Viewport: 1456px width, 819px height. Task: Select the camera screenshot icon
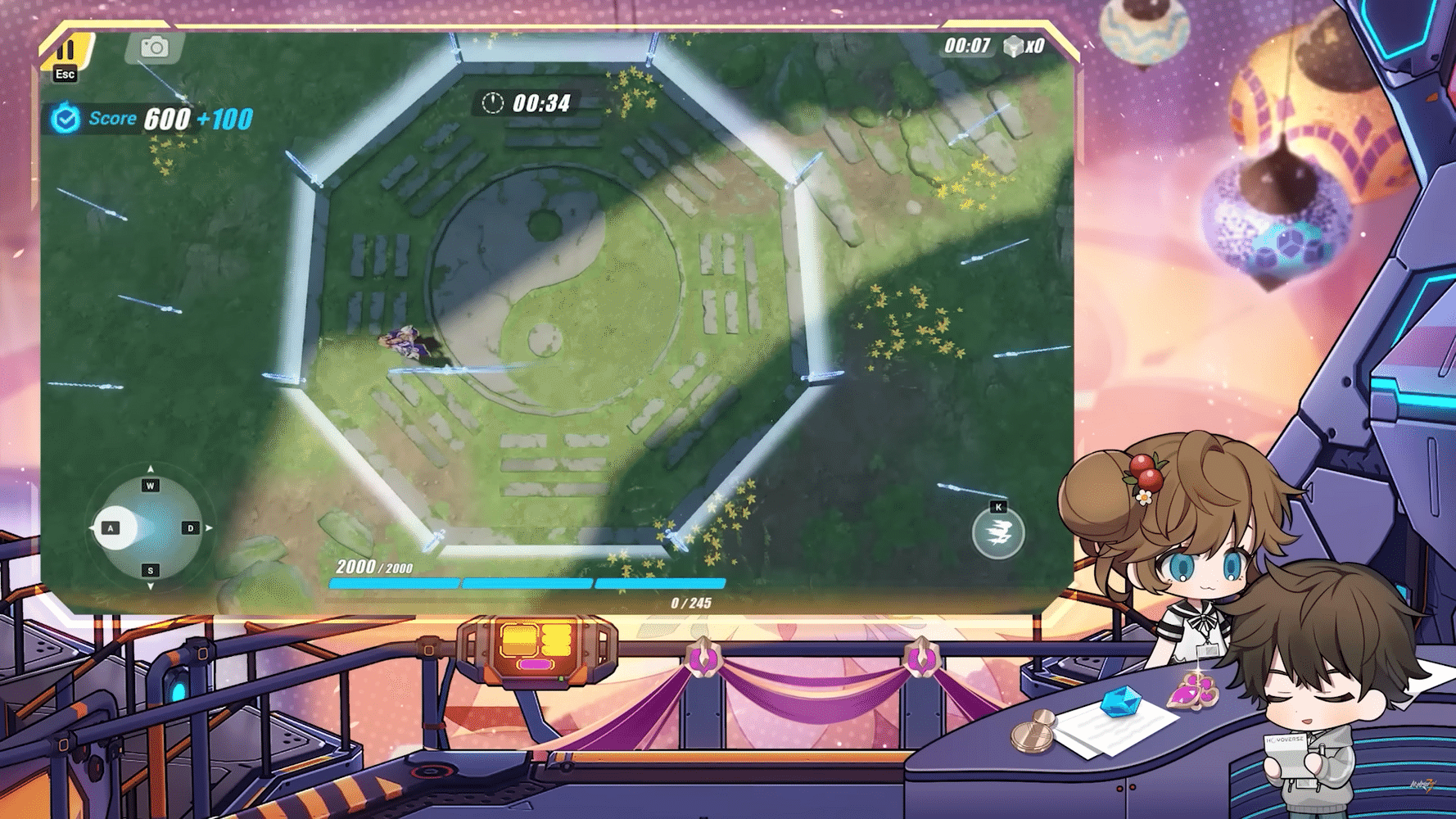coord(155,48)
